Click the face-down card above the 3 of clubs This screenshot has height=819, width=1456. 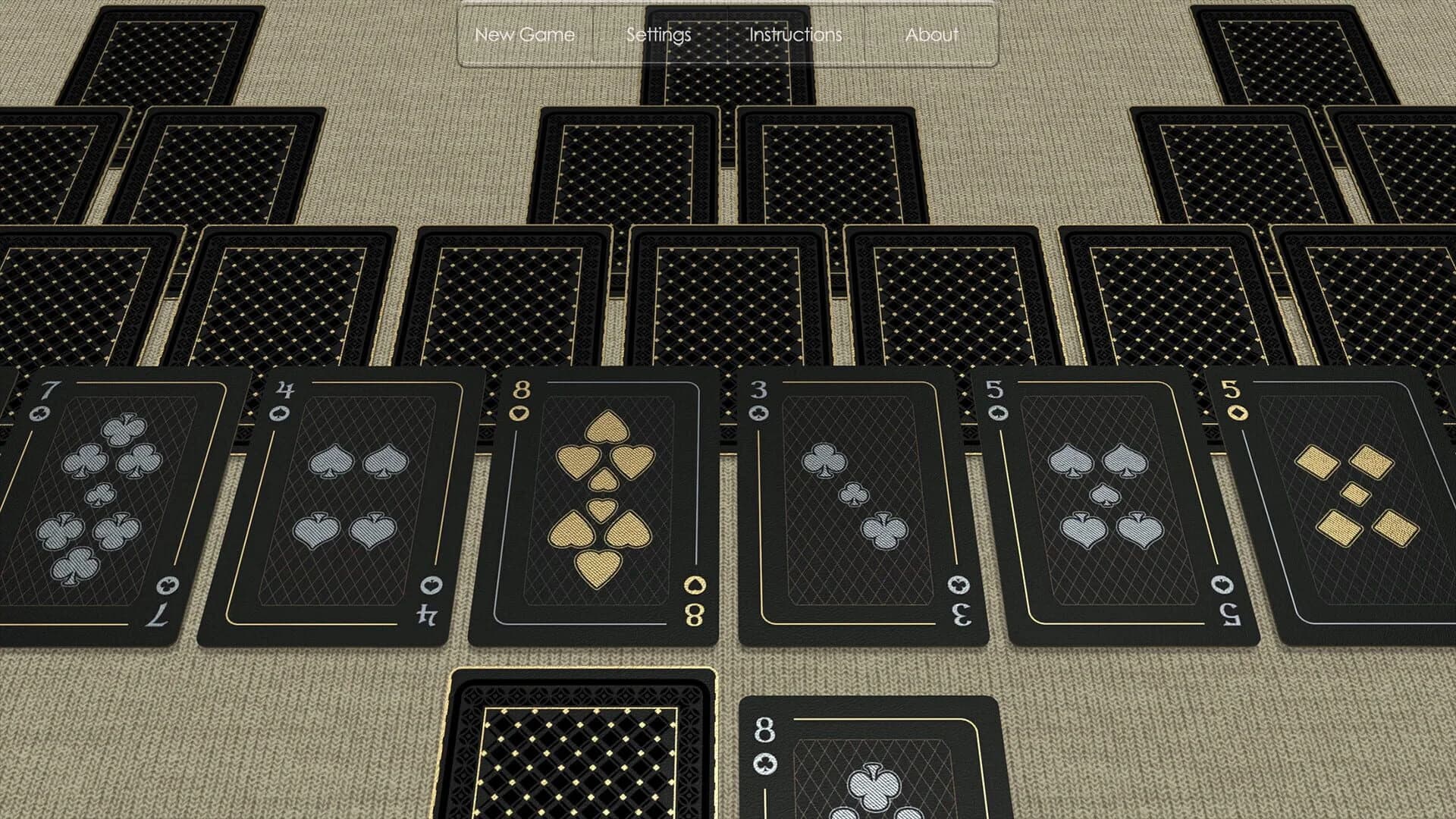pos(948,296)
